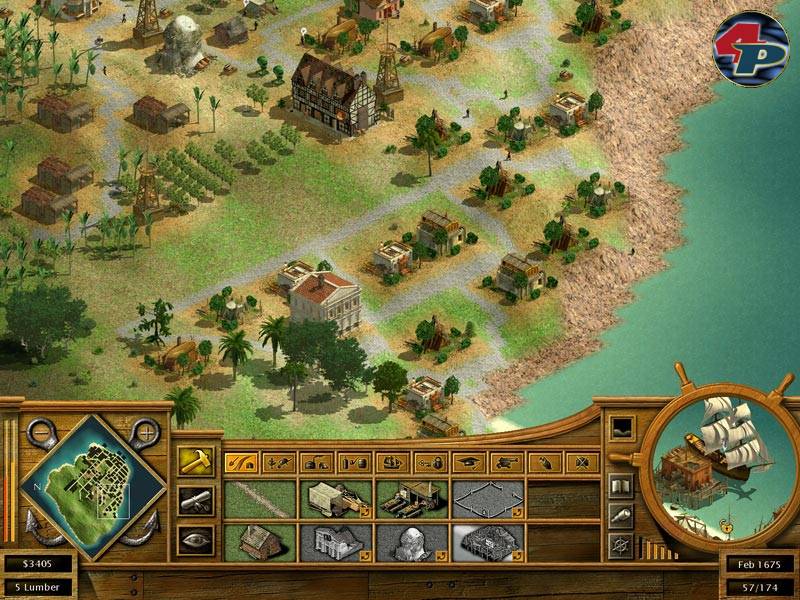Zoom out with the minus ring
The height and width of the screenshot is (600, 800).
[x=38, y=433]
